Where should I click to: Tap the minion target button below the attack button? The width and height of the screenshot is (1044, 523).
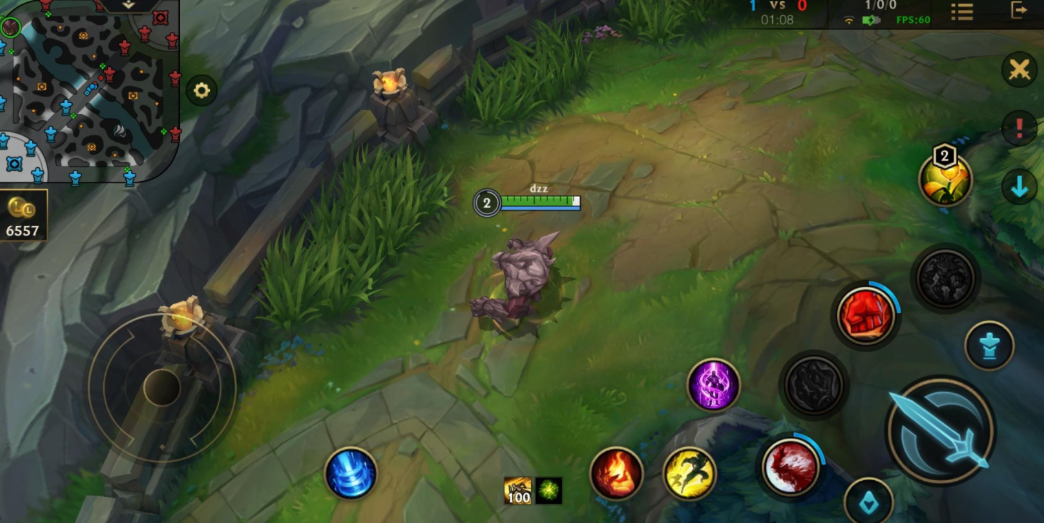[x=868, y=502]
